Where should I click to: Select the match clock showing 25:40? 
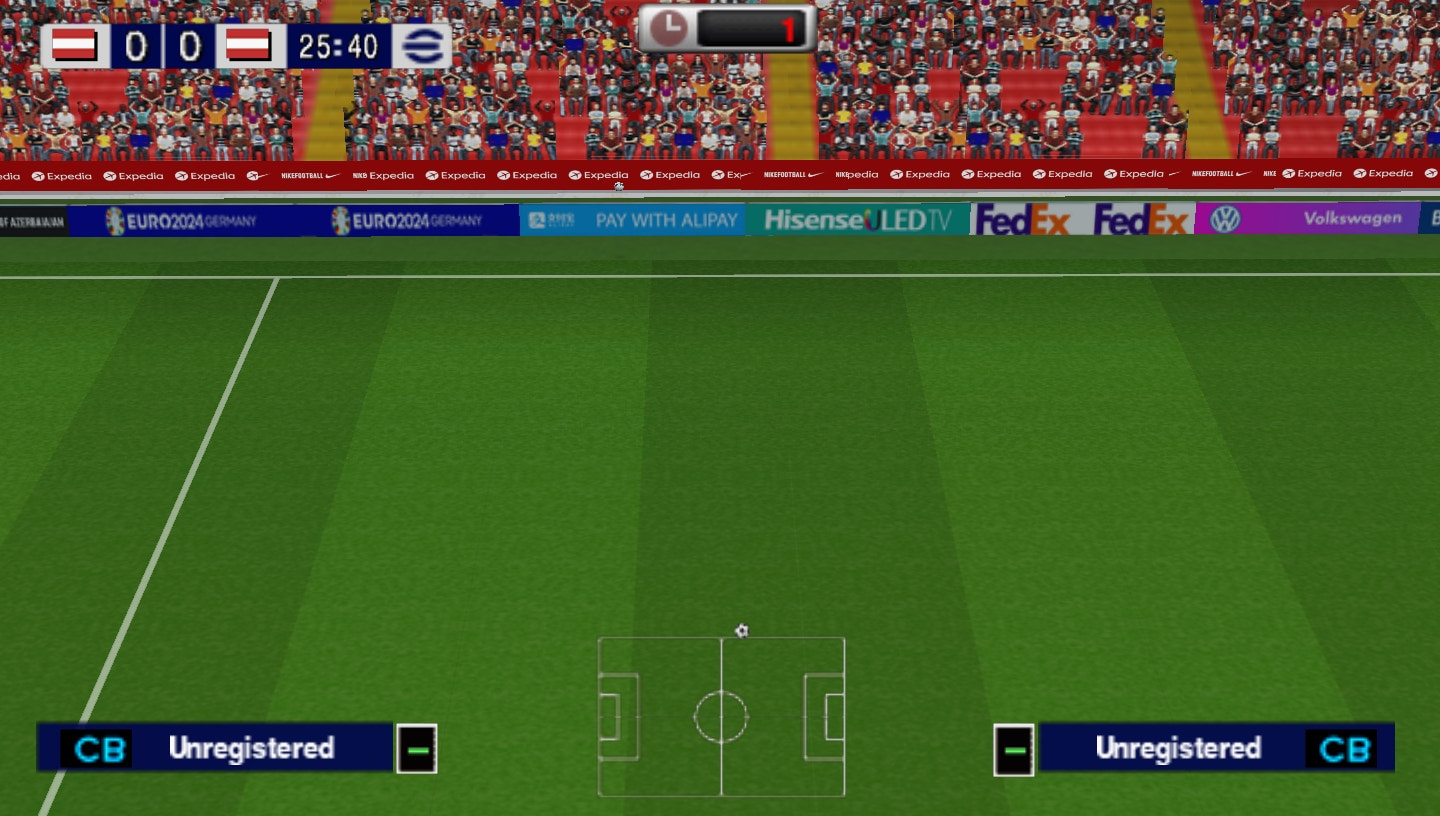(x=337, y=46)
